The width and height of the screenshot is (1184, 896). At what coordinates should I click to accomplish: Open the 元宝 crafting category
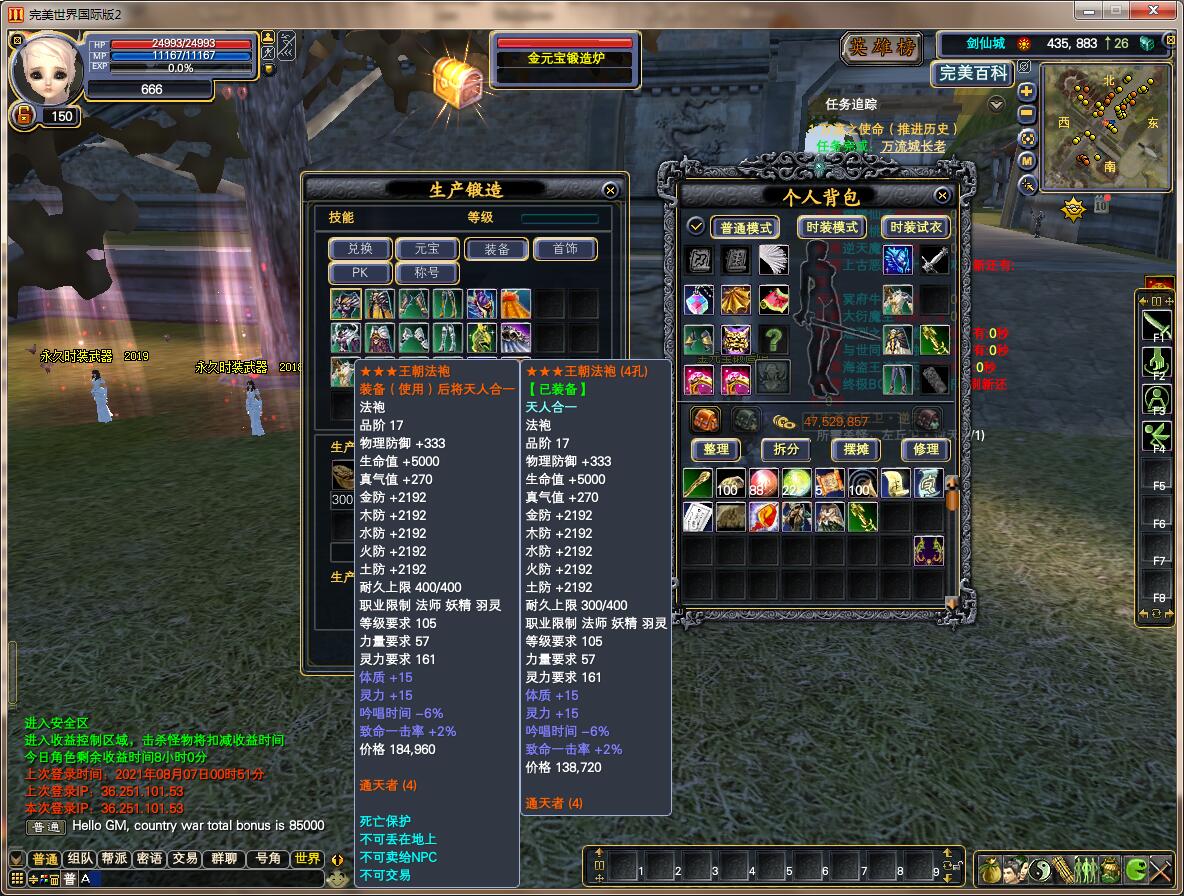tap(428, 249)
